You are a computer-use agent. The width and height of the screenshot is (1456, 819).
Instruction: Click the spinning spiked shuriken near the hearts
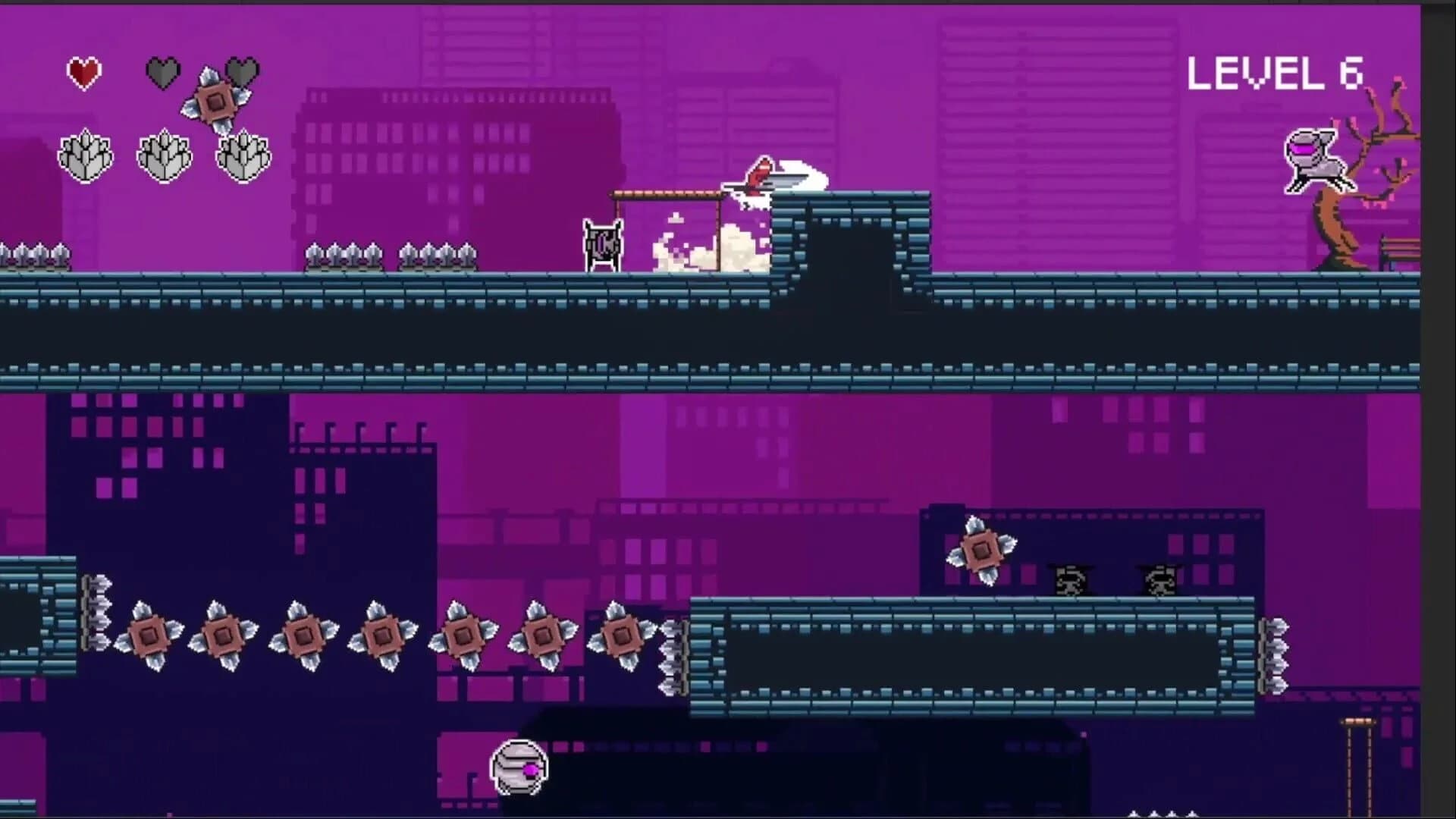tap(216, 99)
